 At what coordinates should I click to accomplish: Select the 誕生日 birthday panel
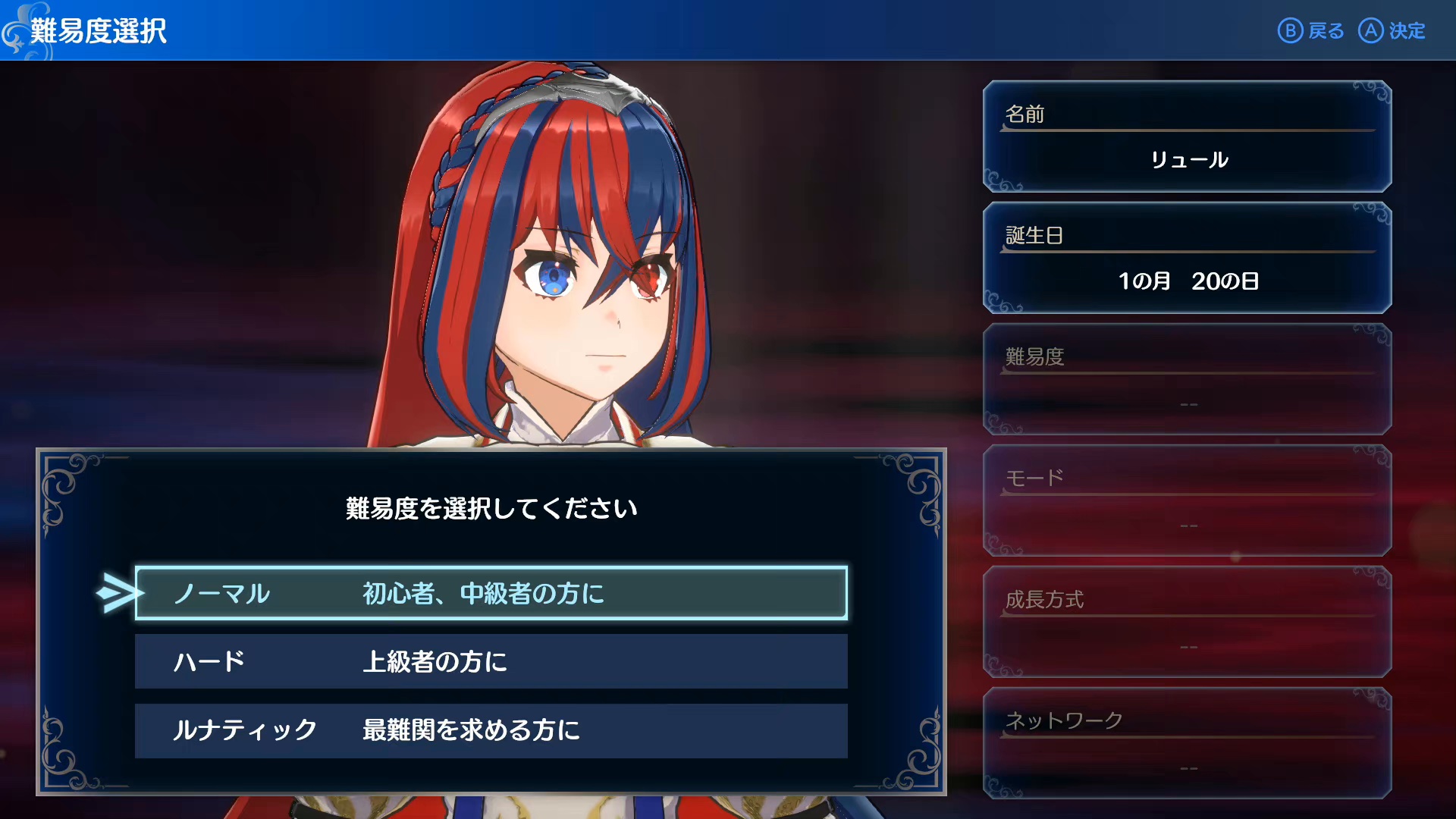(1187, 259)
